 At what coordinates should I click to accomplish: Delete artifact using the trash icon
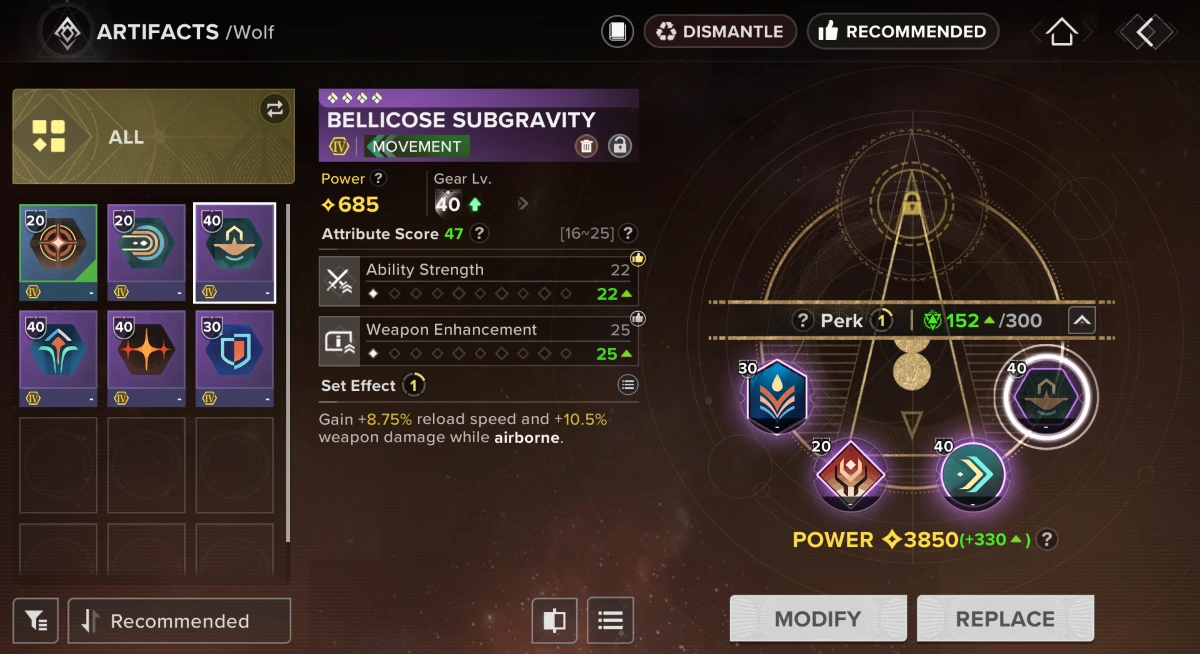[x=587, y=146]
